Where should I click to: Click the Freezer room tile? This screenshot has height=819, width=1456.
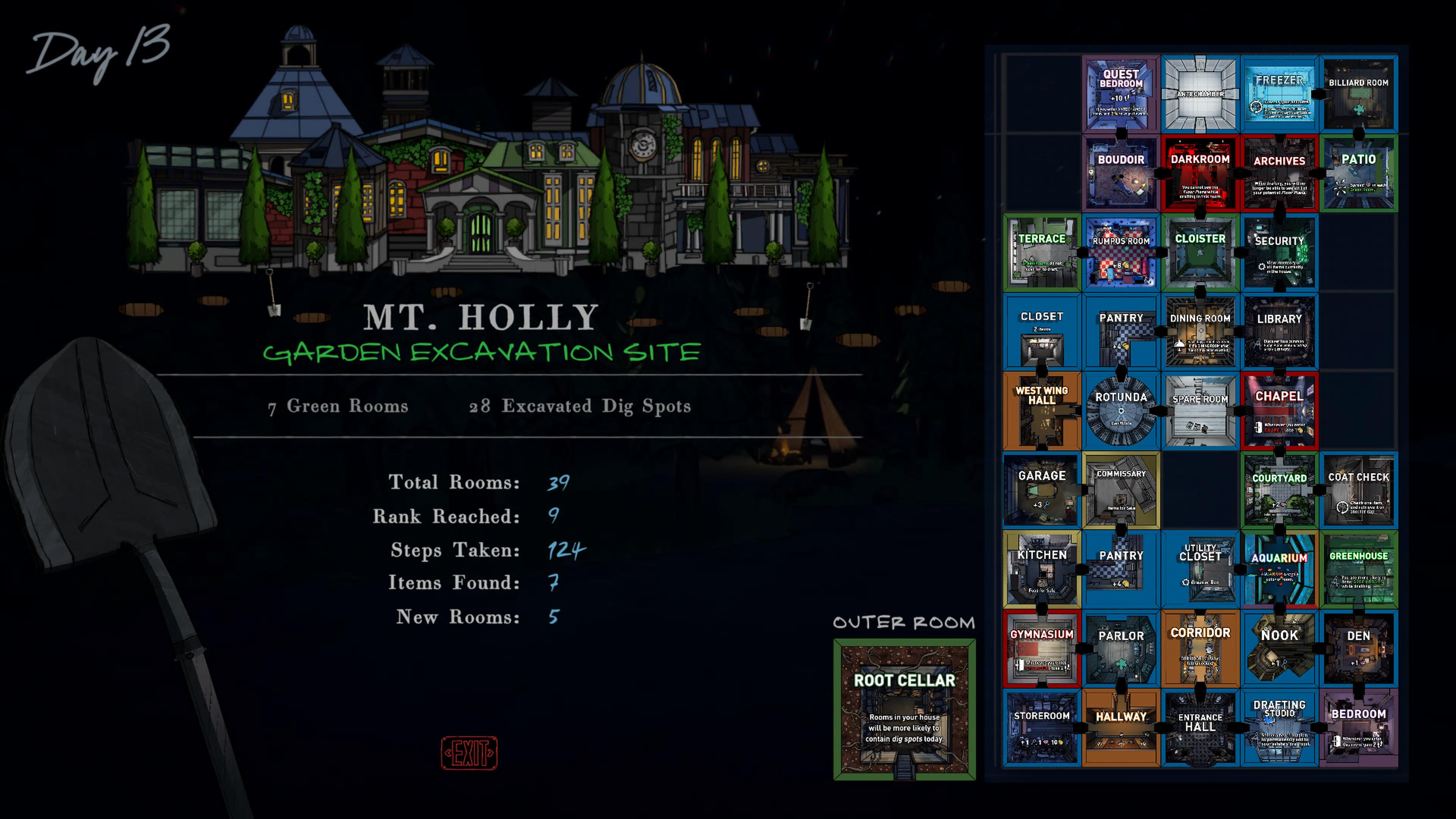1279,95
